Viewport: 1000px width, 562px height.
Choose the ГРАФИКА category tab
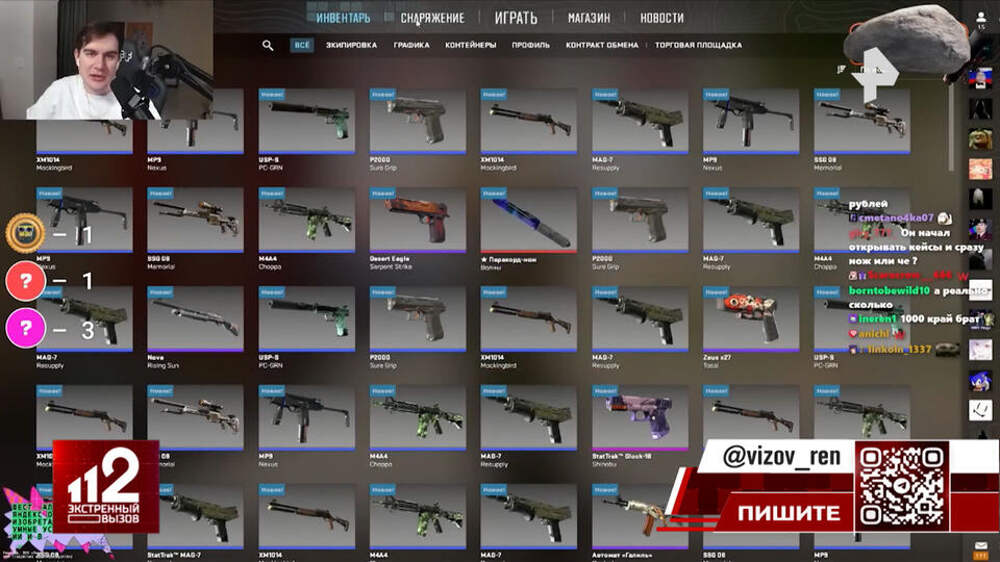coord(411,45)
